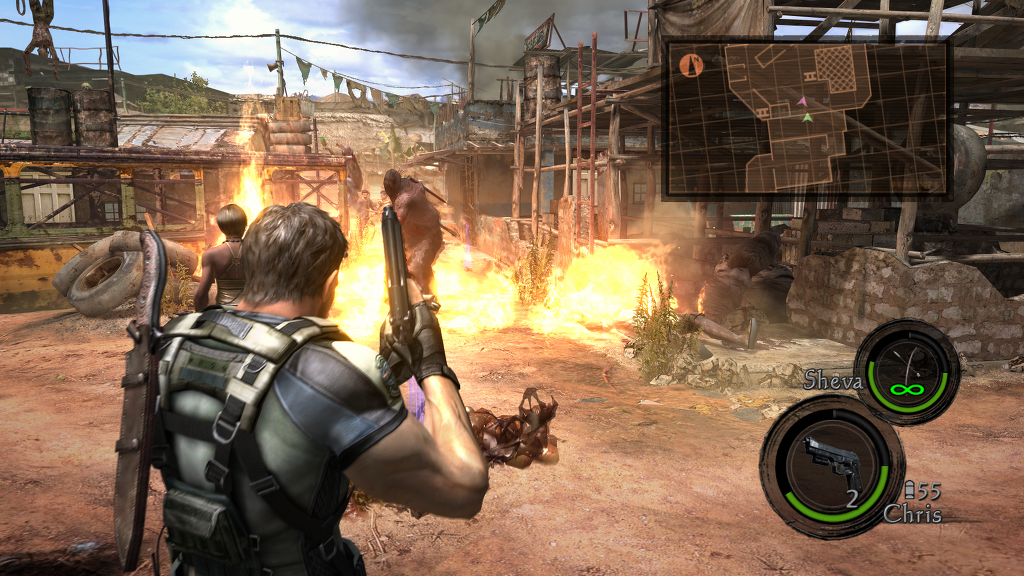
Task: Click the minimap in the top-right corner
Action: [806, 118]
